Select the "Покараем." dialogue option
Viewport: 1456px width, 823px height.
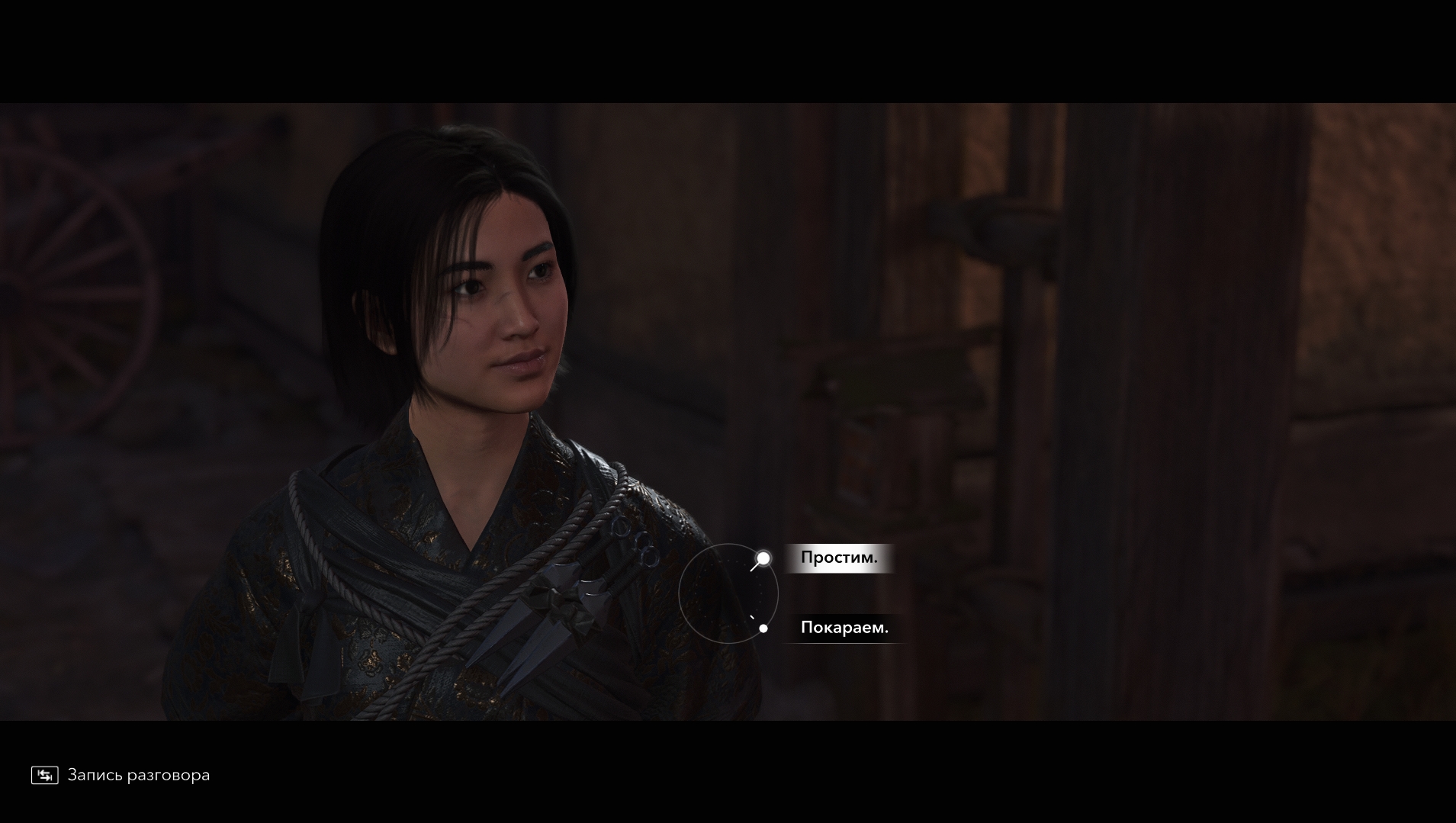coord(844,628)
